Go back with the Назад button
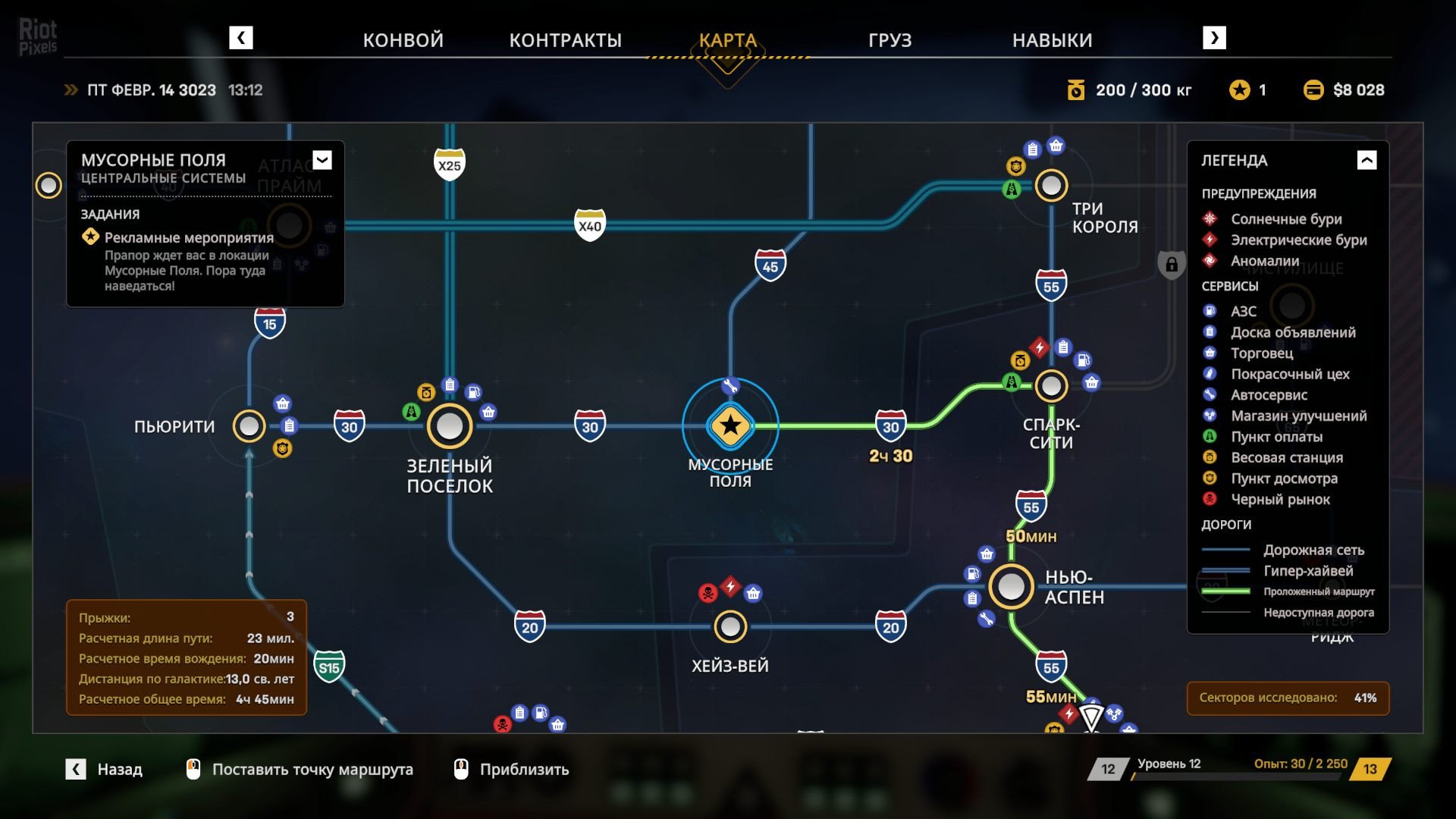Viewport: 1456px width, 819px height. 105,770
